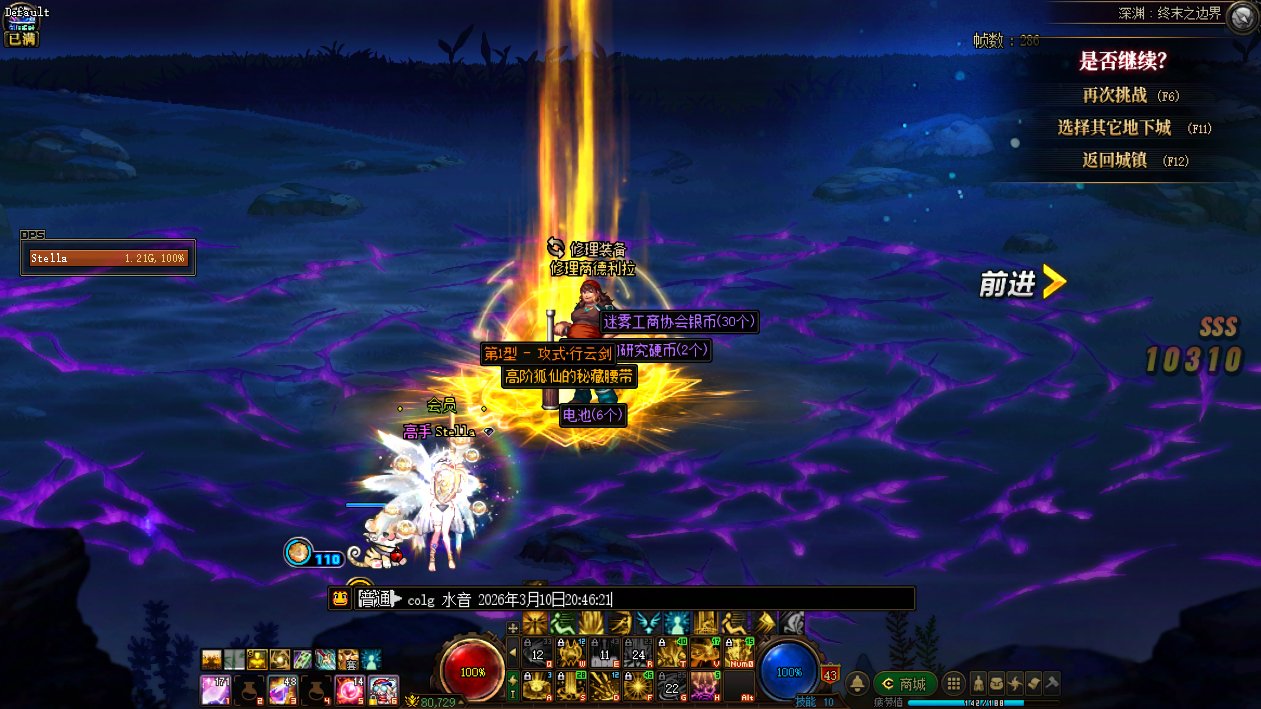
Task: Click the arrow to expand the skill bar
Action: 514,653
